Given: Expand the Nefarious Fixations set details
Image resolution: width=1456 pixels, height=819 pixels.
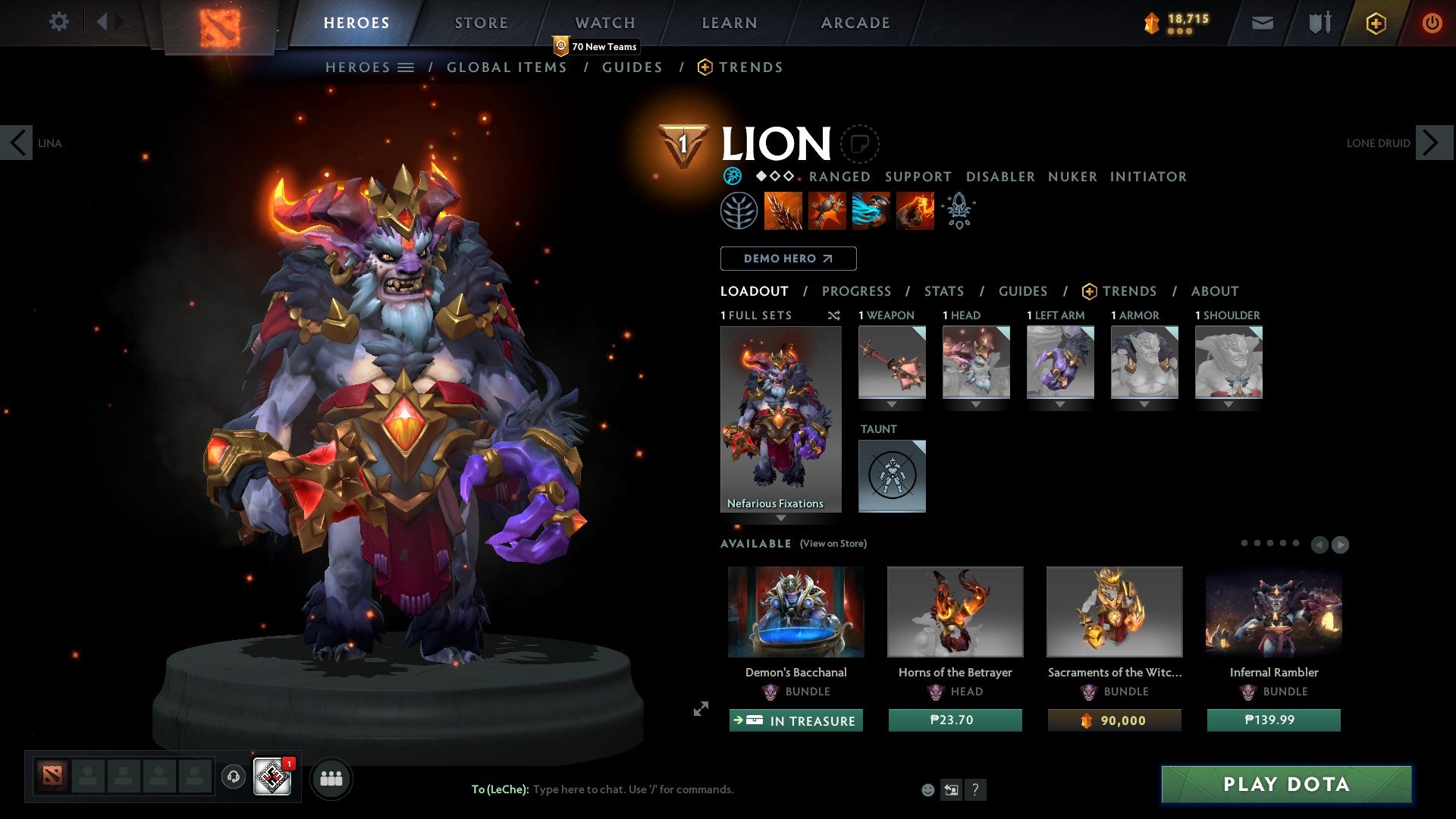Looking at the screenshot, I should (781, 516).
